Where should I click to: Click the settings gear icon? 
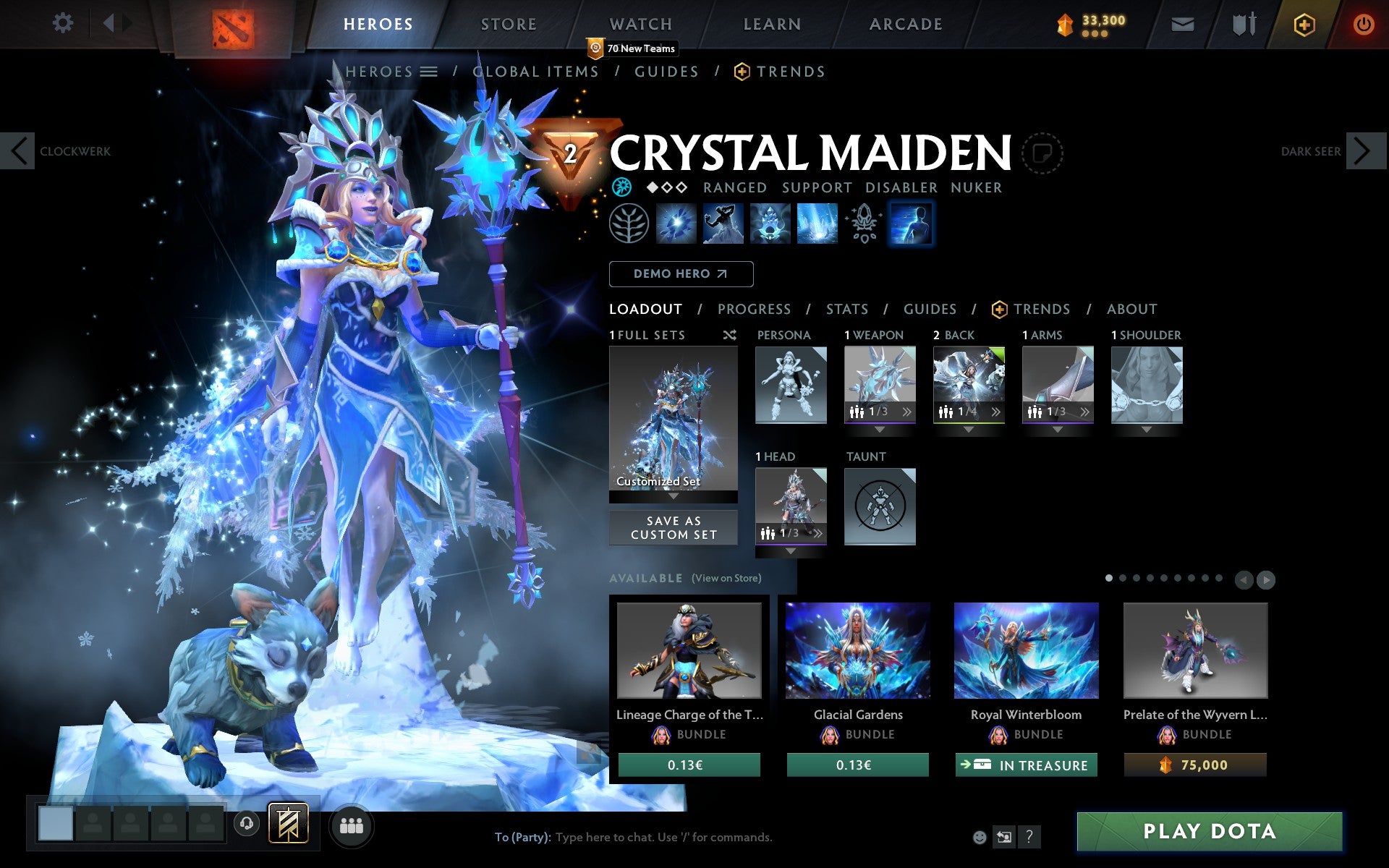pos(64,23)
